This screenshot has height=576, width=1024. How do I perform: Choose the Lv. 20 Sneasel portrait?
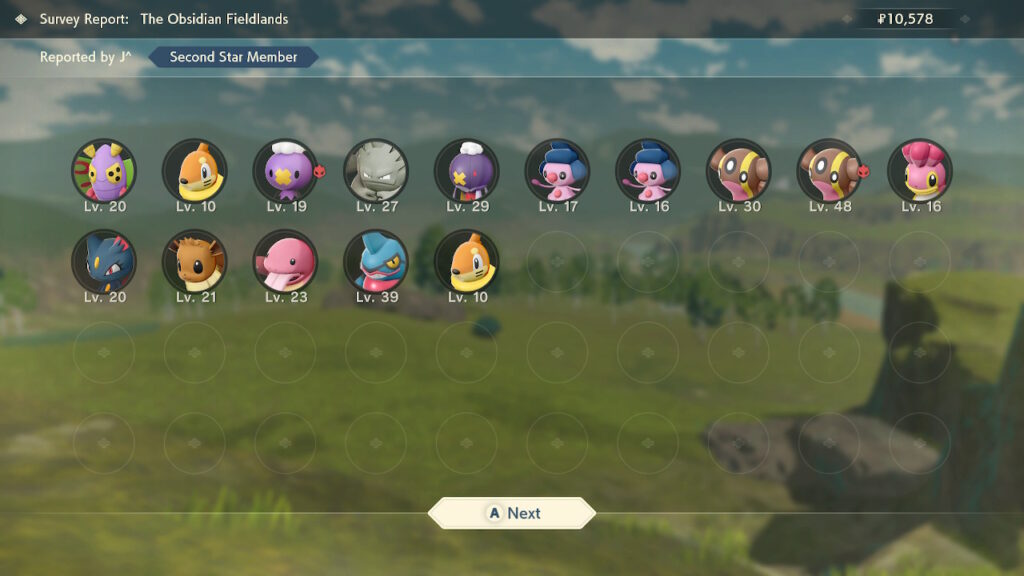pos(104,261)
